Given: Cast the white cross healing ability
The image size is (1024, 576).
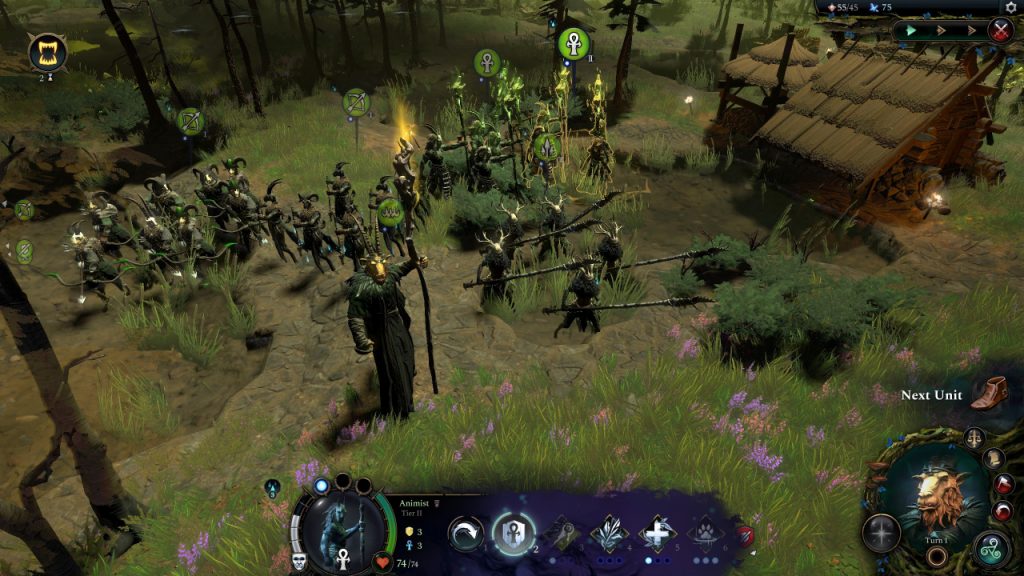Looking at the screenshot, I should click(x=657, y=534).
